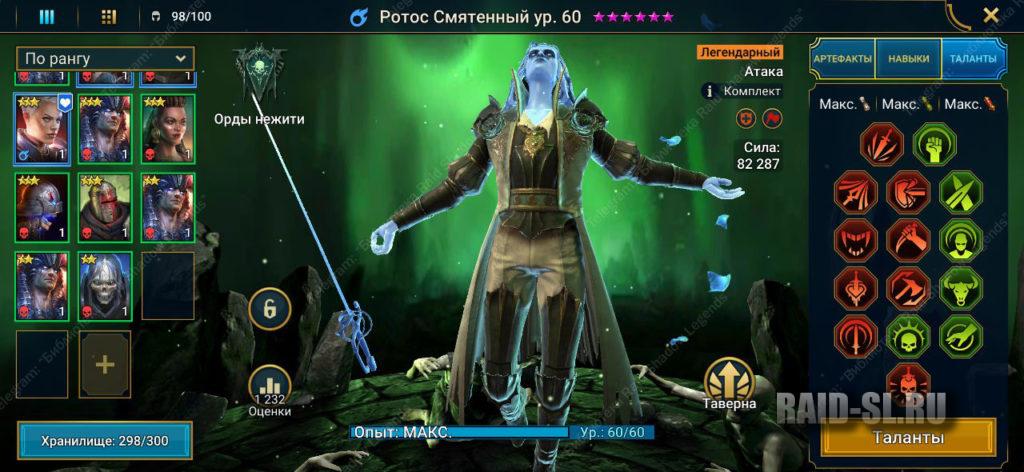Close the champion screen with X

coord(990,16)
